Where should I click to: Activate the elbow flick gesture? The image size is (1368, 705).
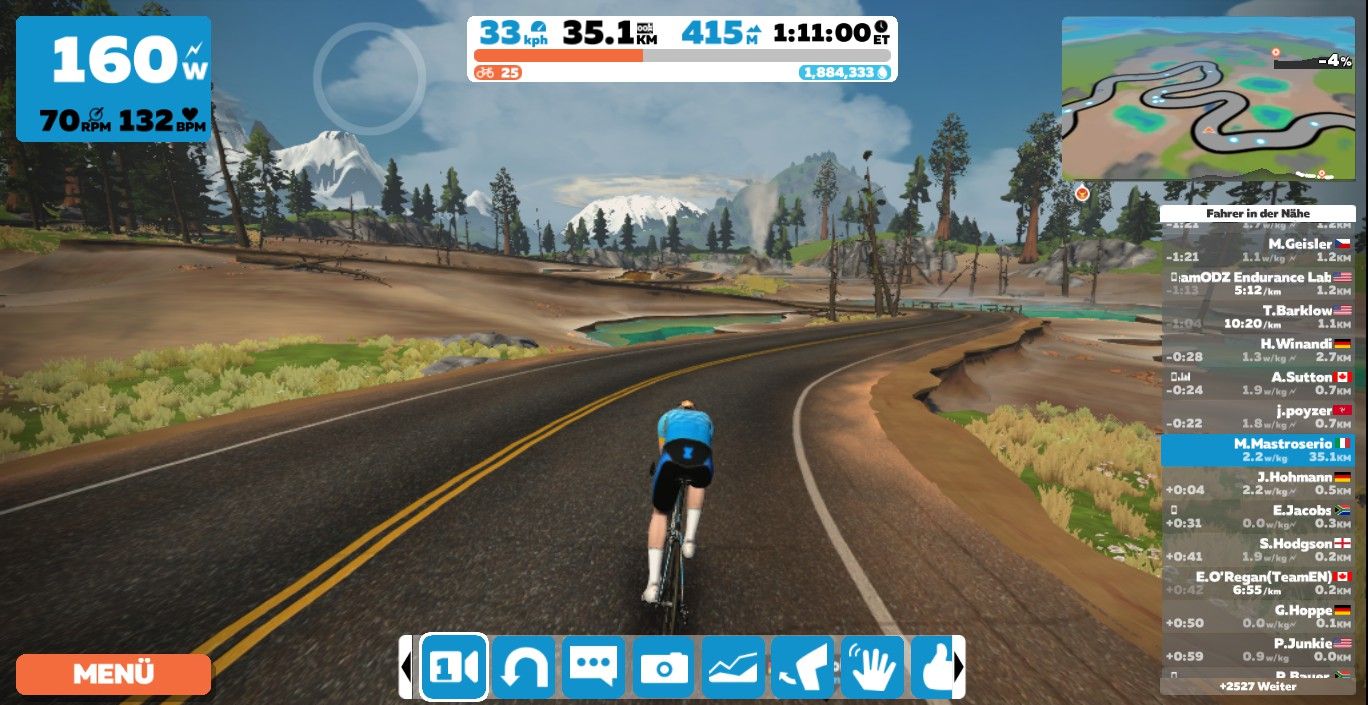[803, 666]
